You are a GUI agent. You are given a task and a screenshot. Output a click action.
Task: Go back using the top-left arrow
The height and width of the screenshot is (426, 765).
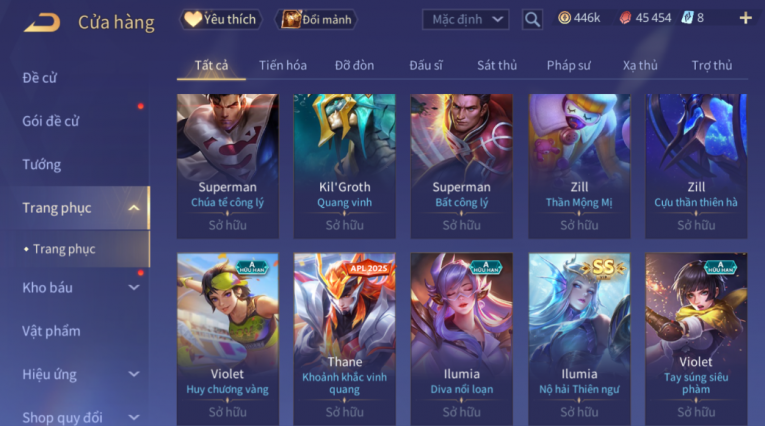pyautogui.click(x=42, y=21)
